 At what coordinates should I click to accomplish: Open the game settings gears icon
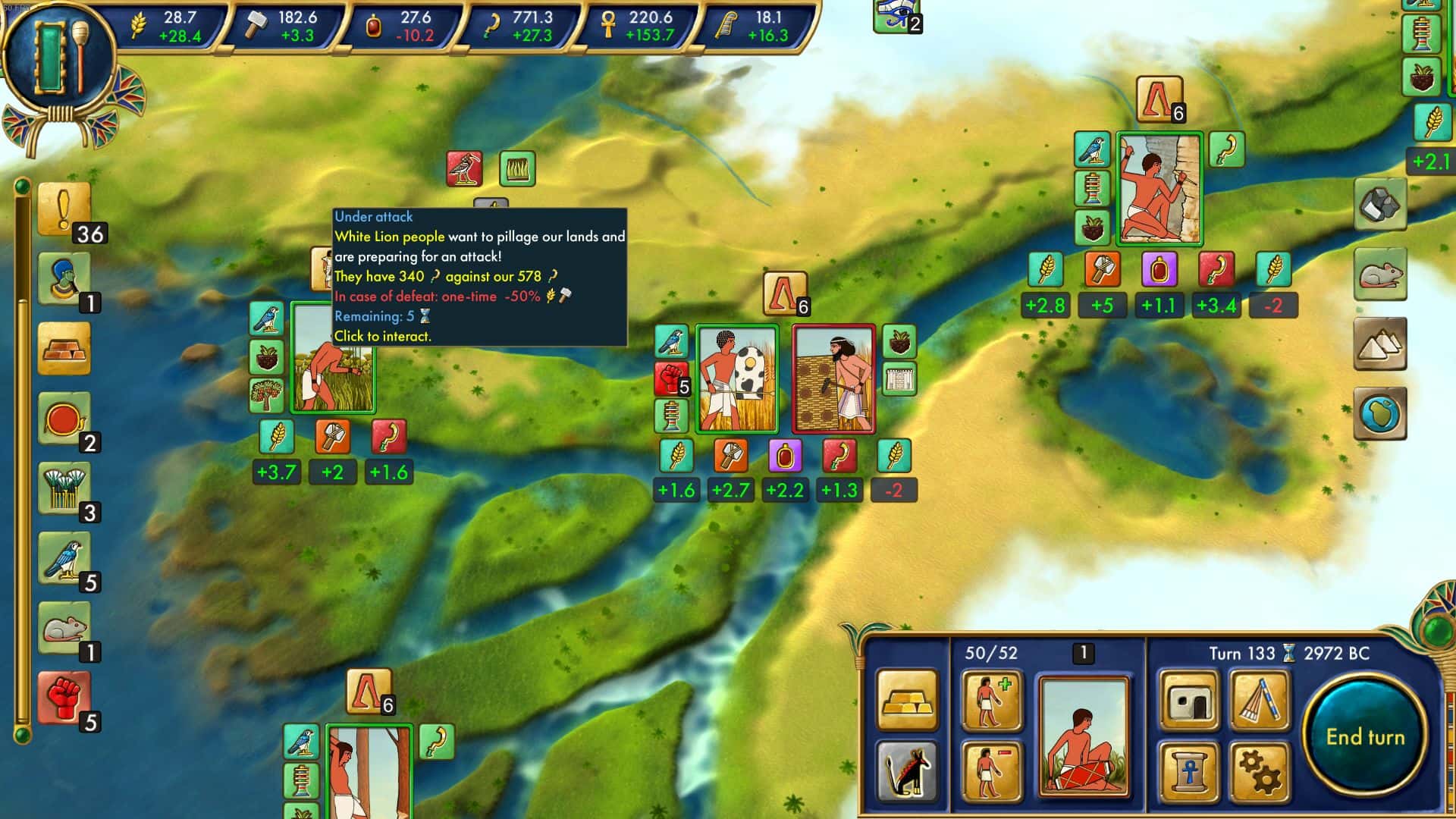[1261, 773]
